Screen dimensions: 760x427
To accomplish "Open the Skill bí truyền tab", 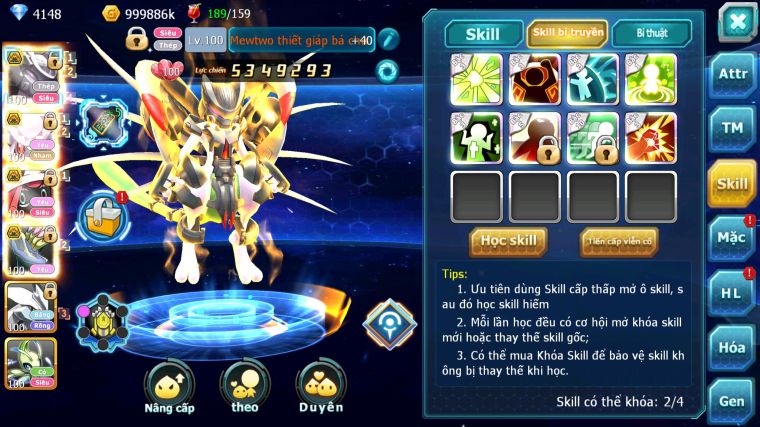I will pos(567,33).
